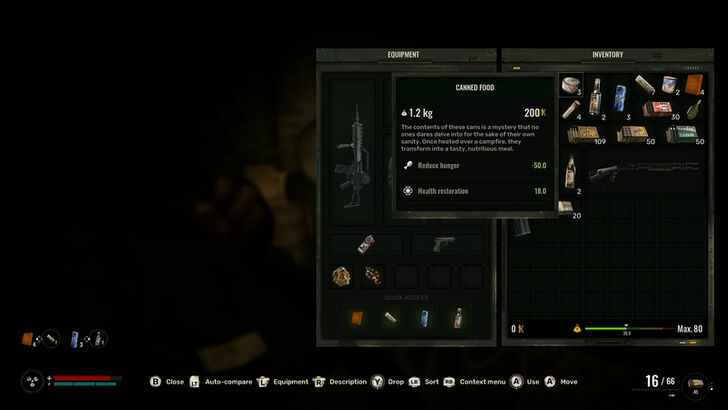Image resolution: width=728 pixels, height=410 pixels.
Task: Choose the energy drink quick access slot
Action: (423, 318)
